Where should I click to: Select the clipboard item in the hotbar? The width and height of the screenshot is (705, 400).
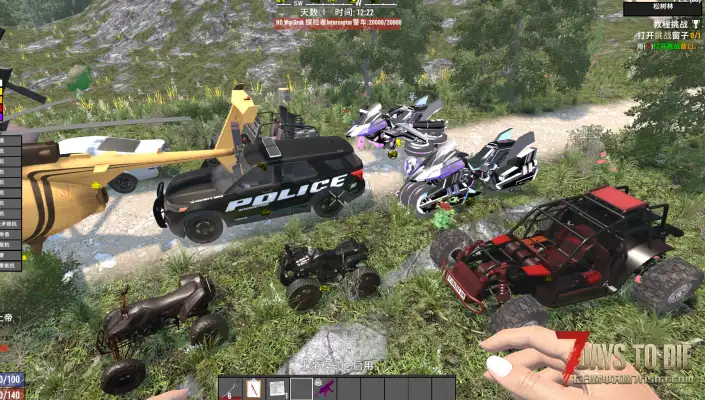pyautogui.click(x=254, y=388)
